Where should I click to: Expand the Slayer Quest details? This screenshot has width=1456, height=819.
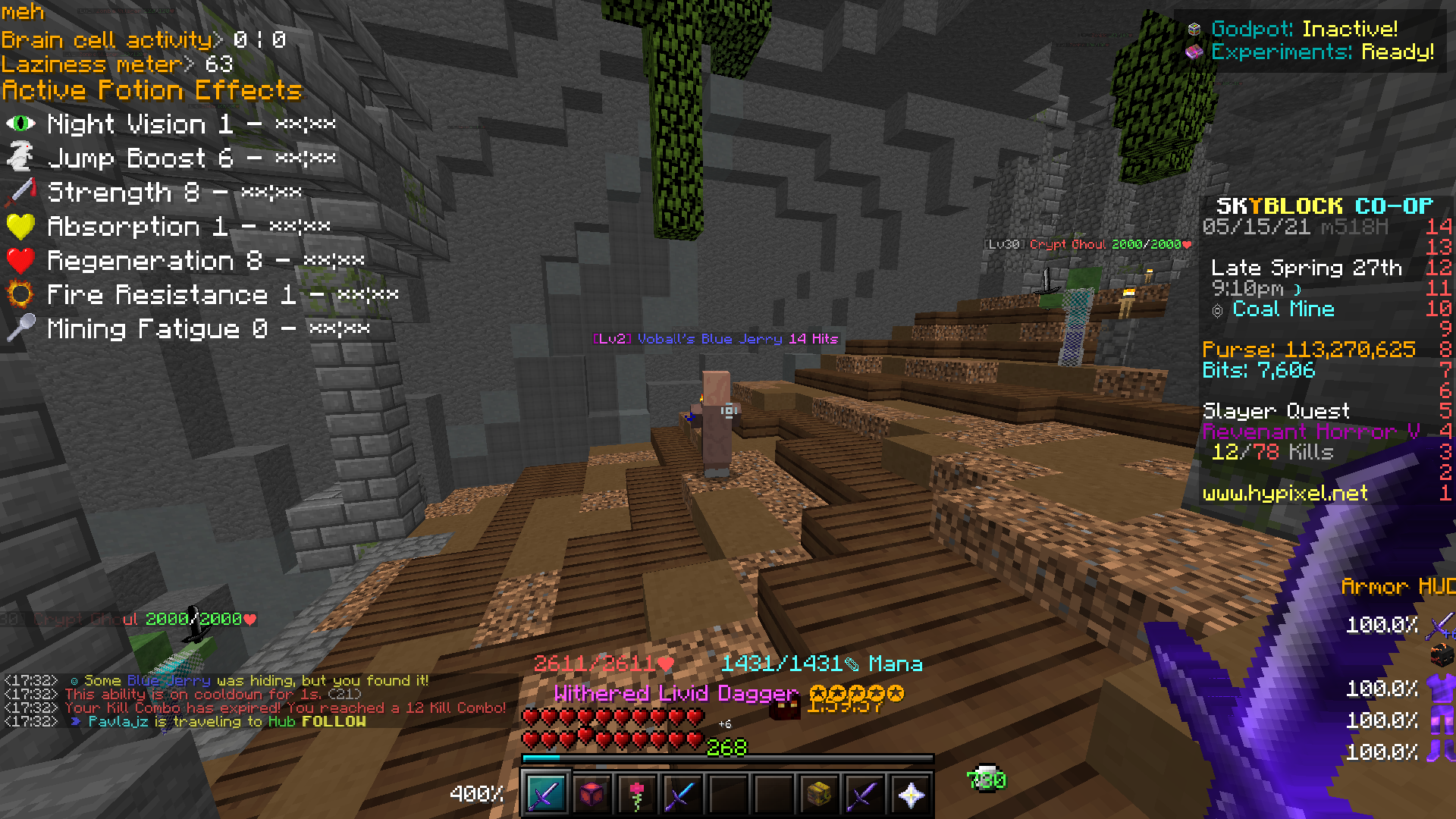(1277, 410)
